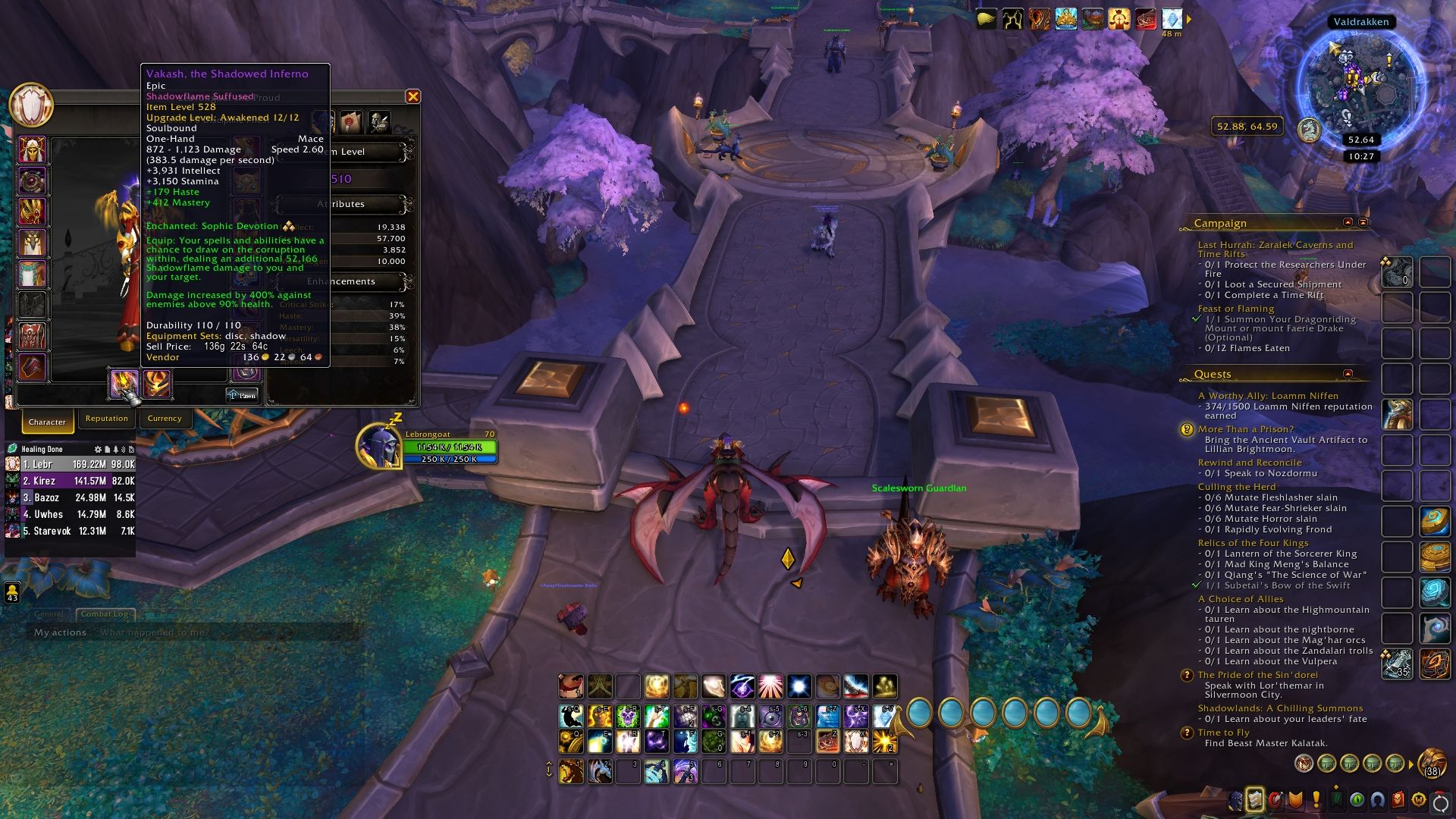Open the backpack with 38 free slots
Viewport: 1456px width, 819px height.
coord(1432,763)
